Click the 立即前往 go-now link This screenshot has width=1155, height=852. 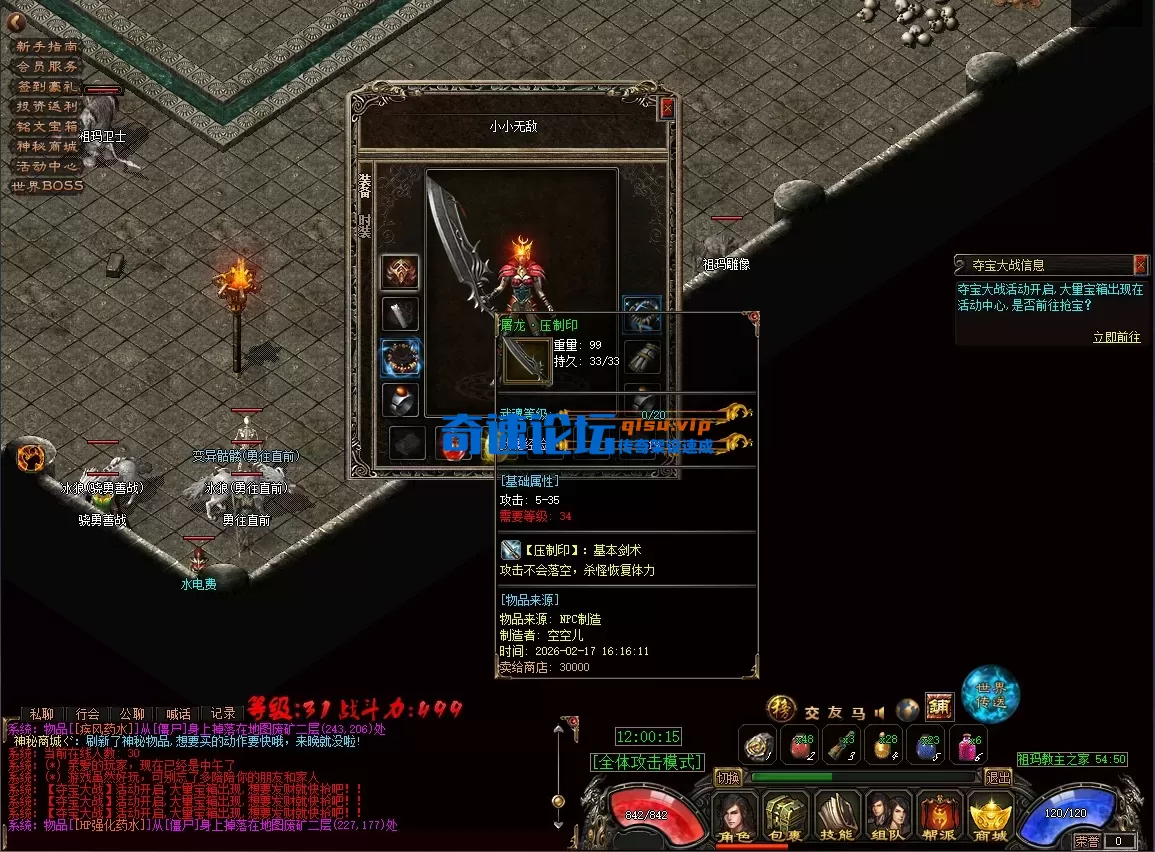(x=1116, y=338)
